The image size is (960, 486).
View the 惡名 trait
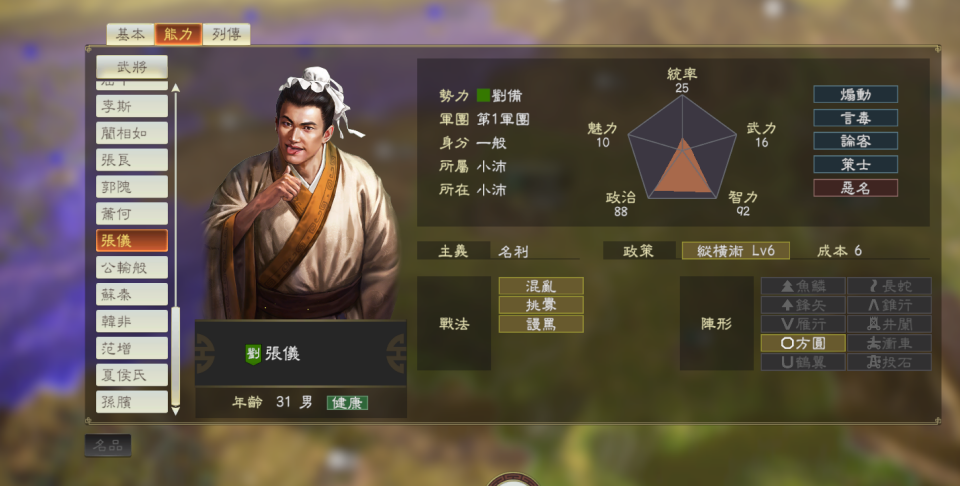pyautogui.click(x=855, y=188)
